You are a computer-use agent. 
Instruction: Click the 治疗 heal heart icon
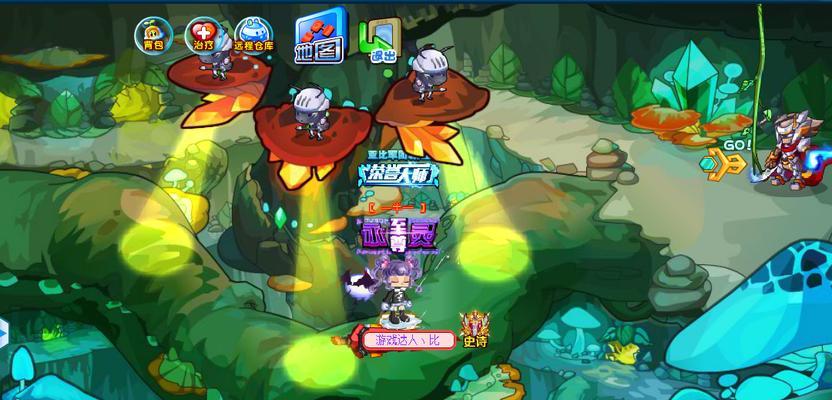point(203,35)
